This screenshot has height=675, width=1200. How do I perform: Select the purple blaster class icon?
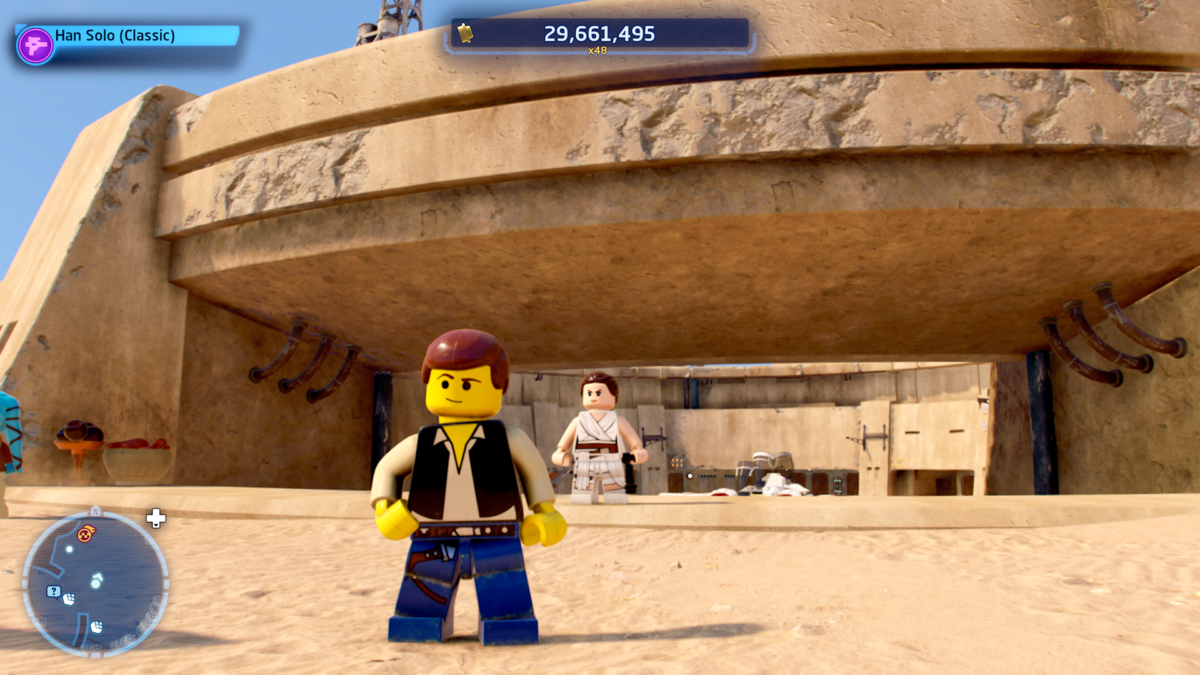coord(35,46)
